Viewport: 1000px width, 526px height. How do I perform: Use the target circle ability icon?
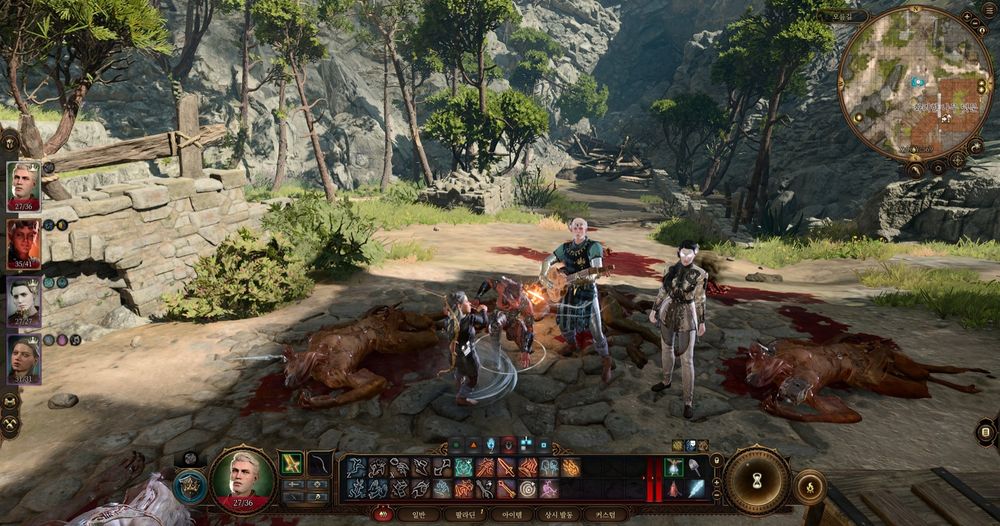coord(527,489)
